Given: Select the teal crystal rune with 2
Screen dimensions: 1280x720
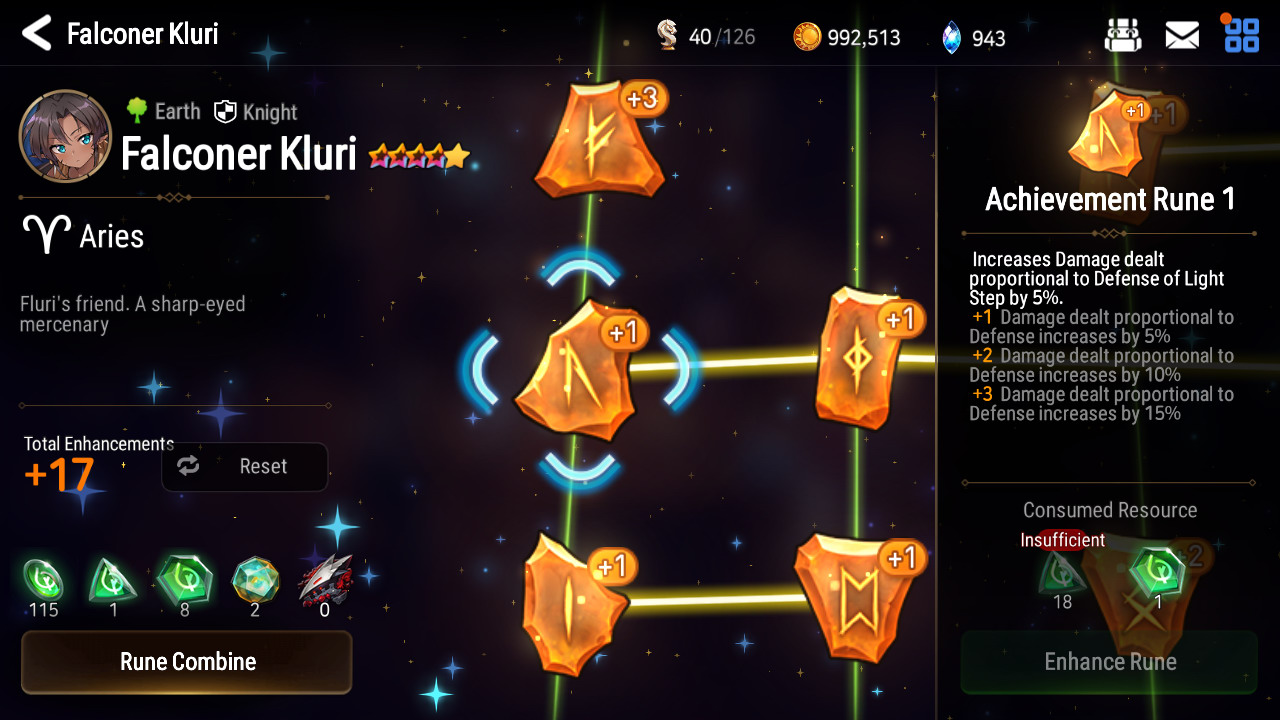Looking at the screenshot, I should [x=255, y=580].
